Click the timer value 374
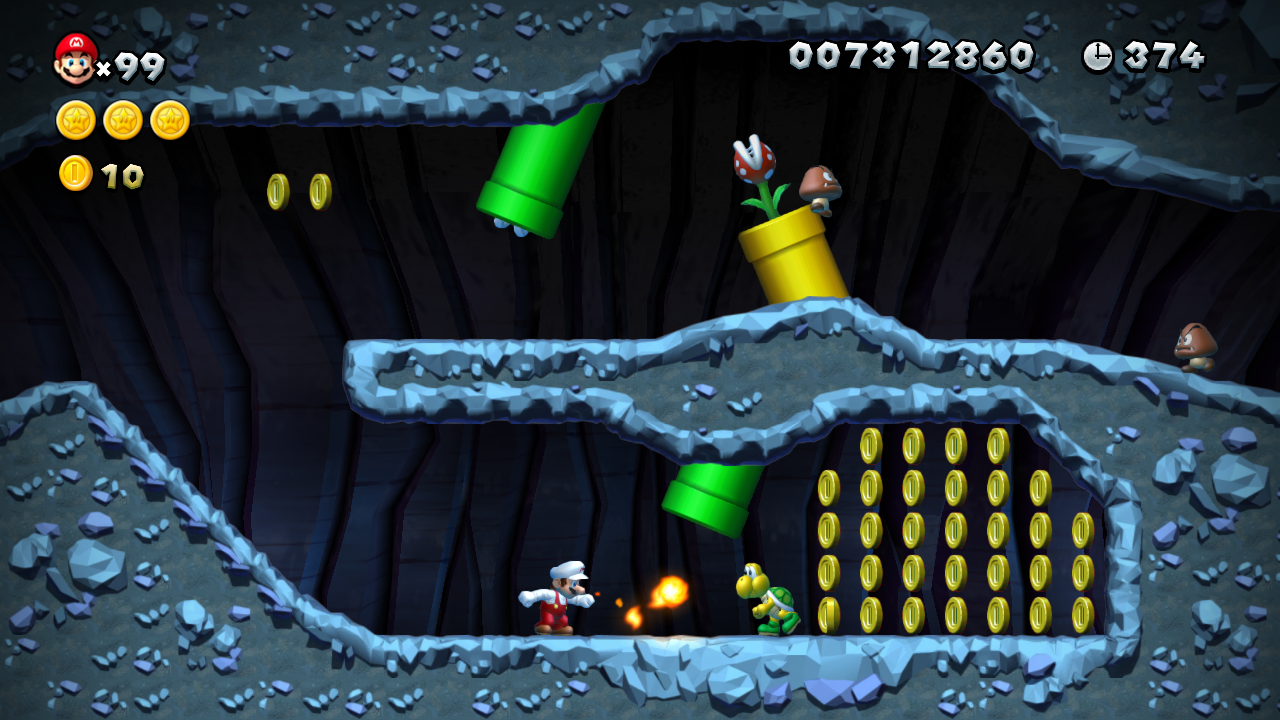1280x720 pixels. (1160, 57)
